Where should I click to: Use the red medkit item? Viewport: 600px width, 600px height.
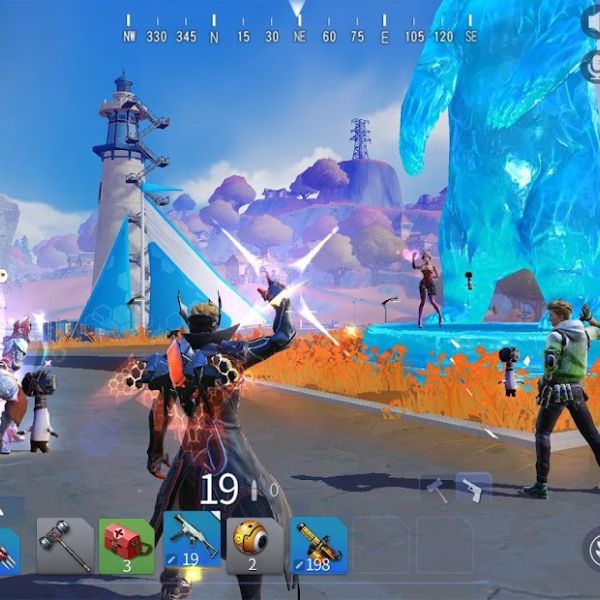[x=127, y=545]
